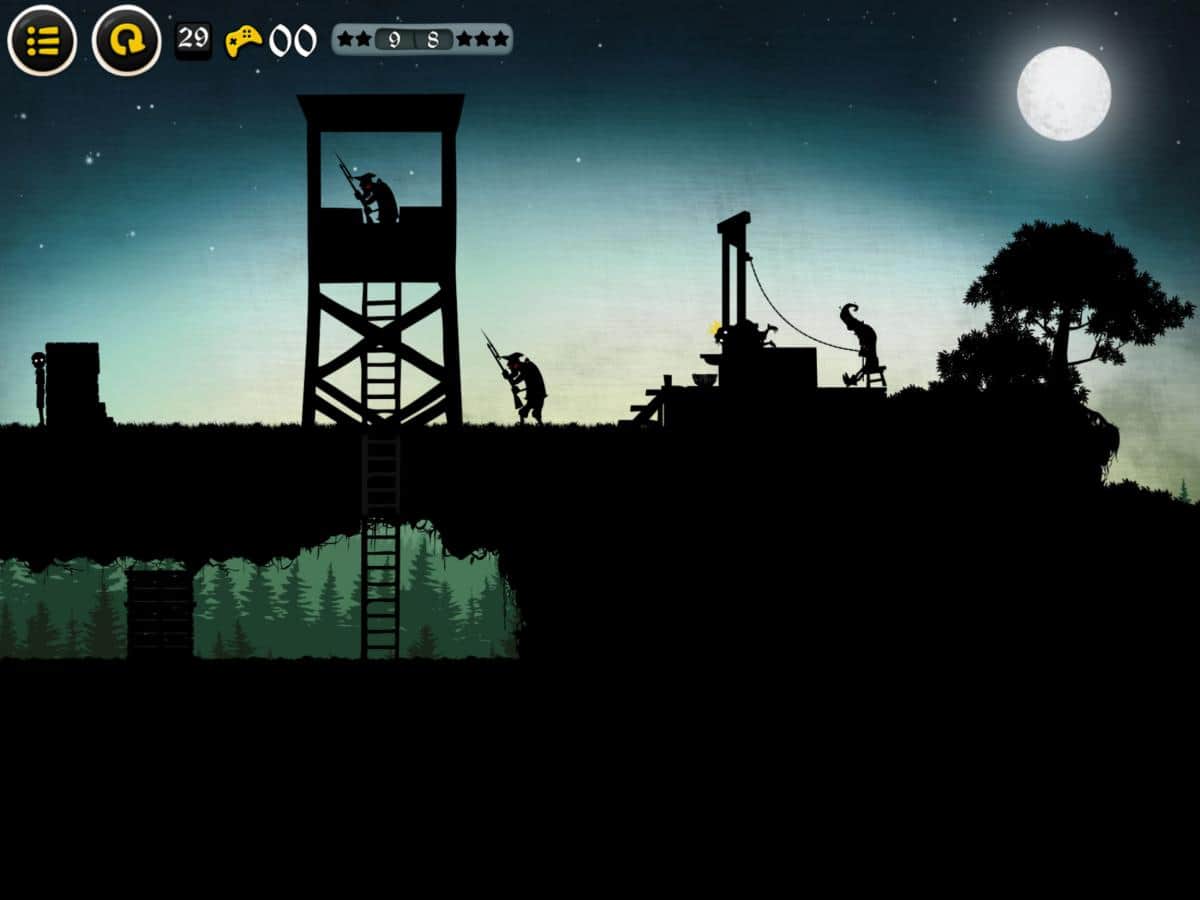Restart the level with the circular arrow button
Screen dimensions: 1200x900
[127, 41]
